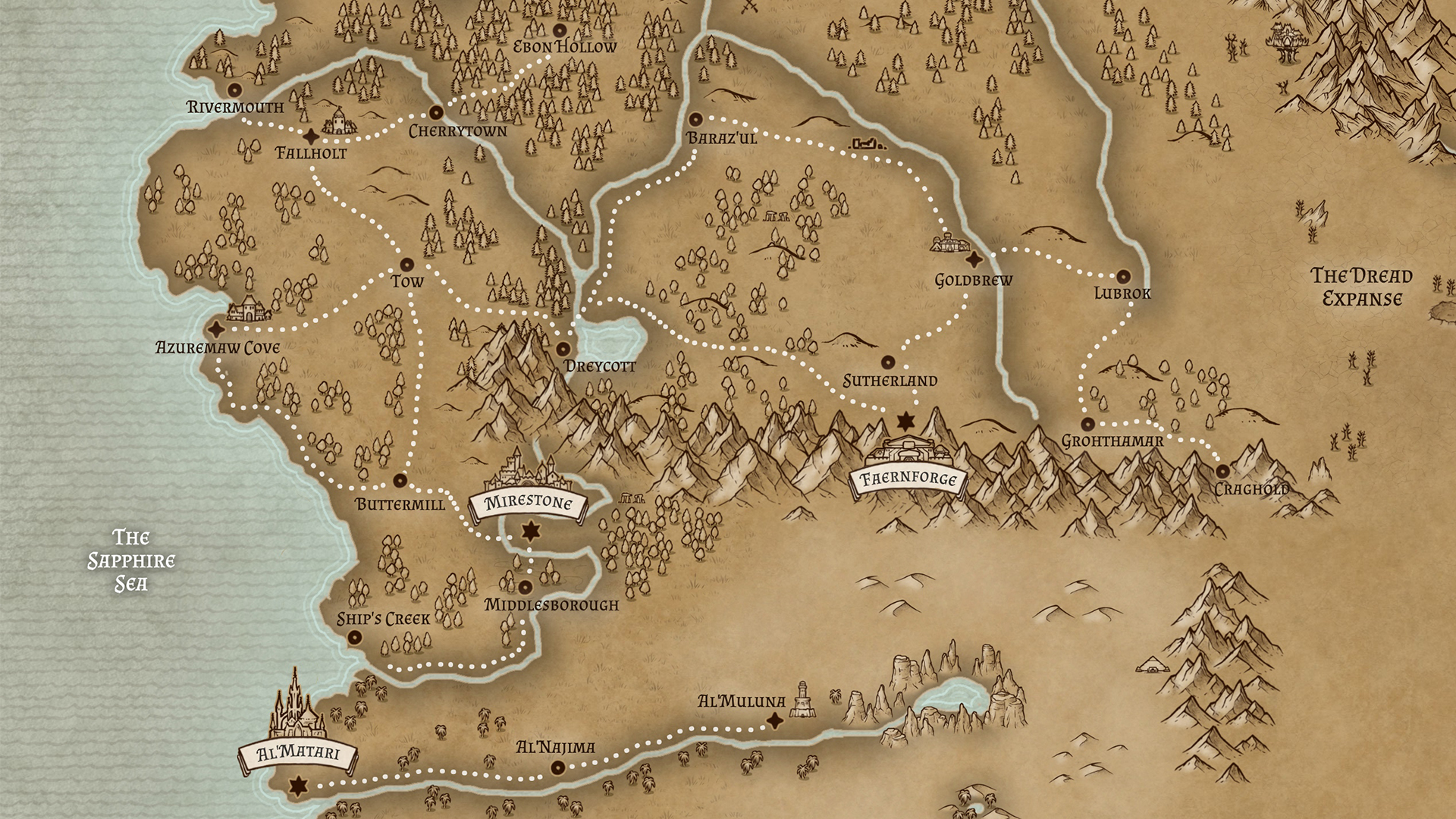Screen dimensions: 1456x819
Task: Choose the Azuremaw Cove marker
Action: pyautogui.click(x=218, y=329)
